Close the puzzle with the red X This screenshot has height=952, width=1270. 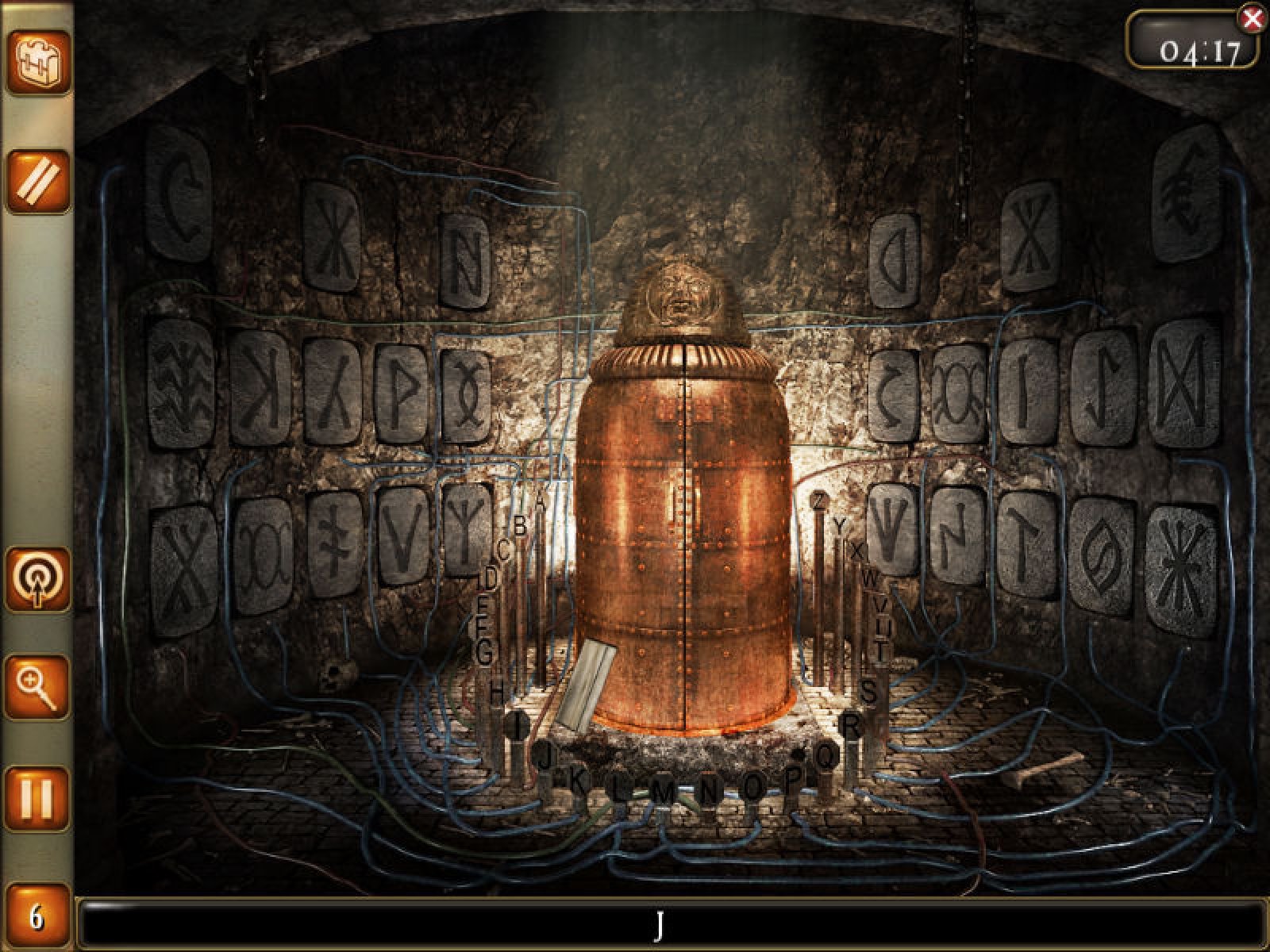(x=1252, y=19)
